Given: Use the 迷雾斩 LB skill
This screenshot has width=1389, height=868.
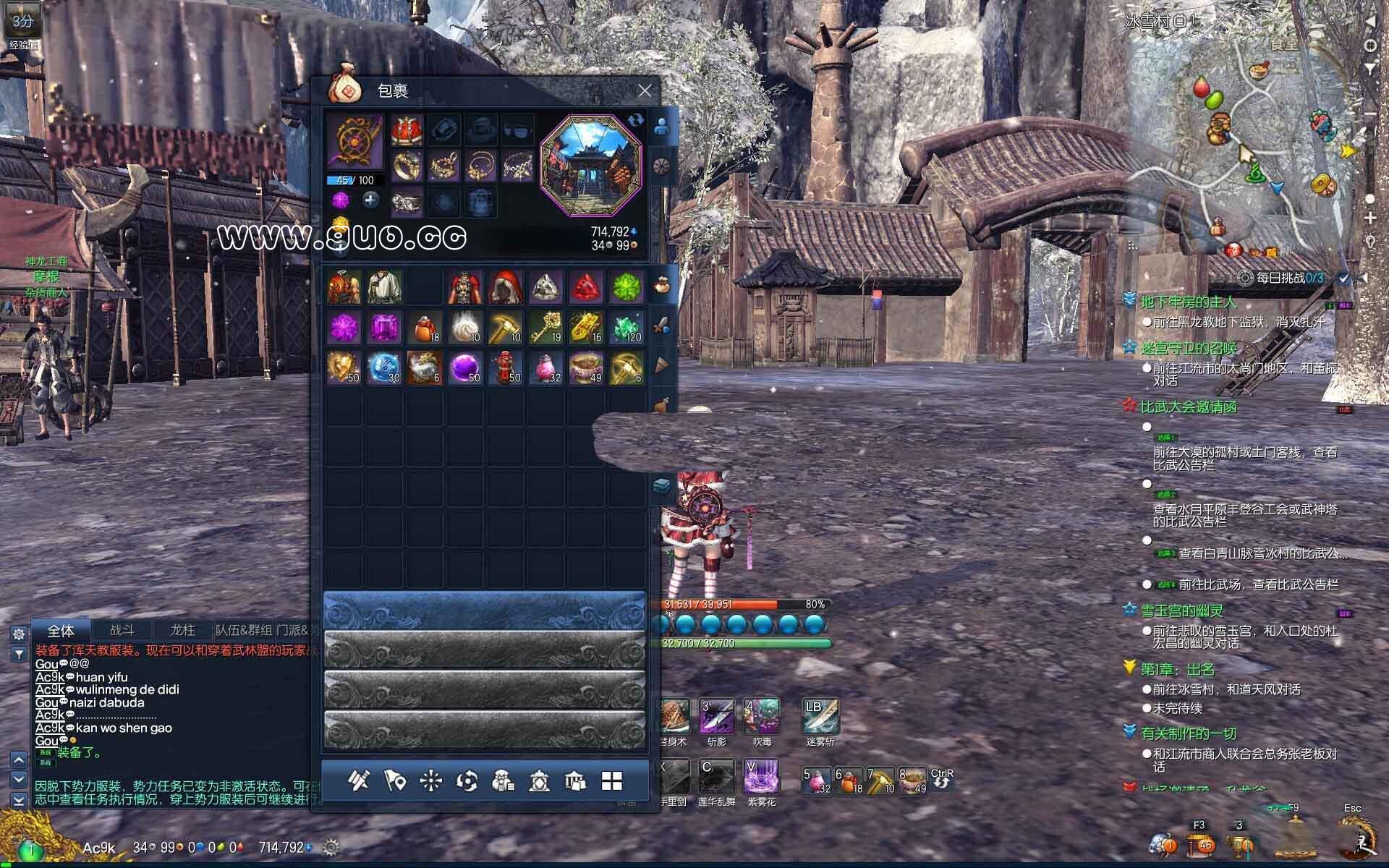Looking at the screenshot, I should (x=820, y=716).
